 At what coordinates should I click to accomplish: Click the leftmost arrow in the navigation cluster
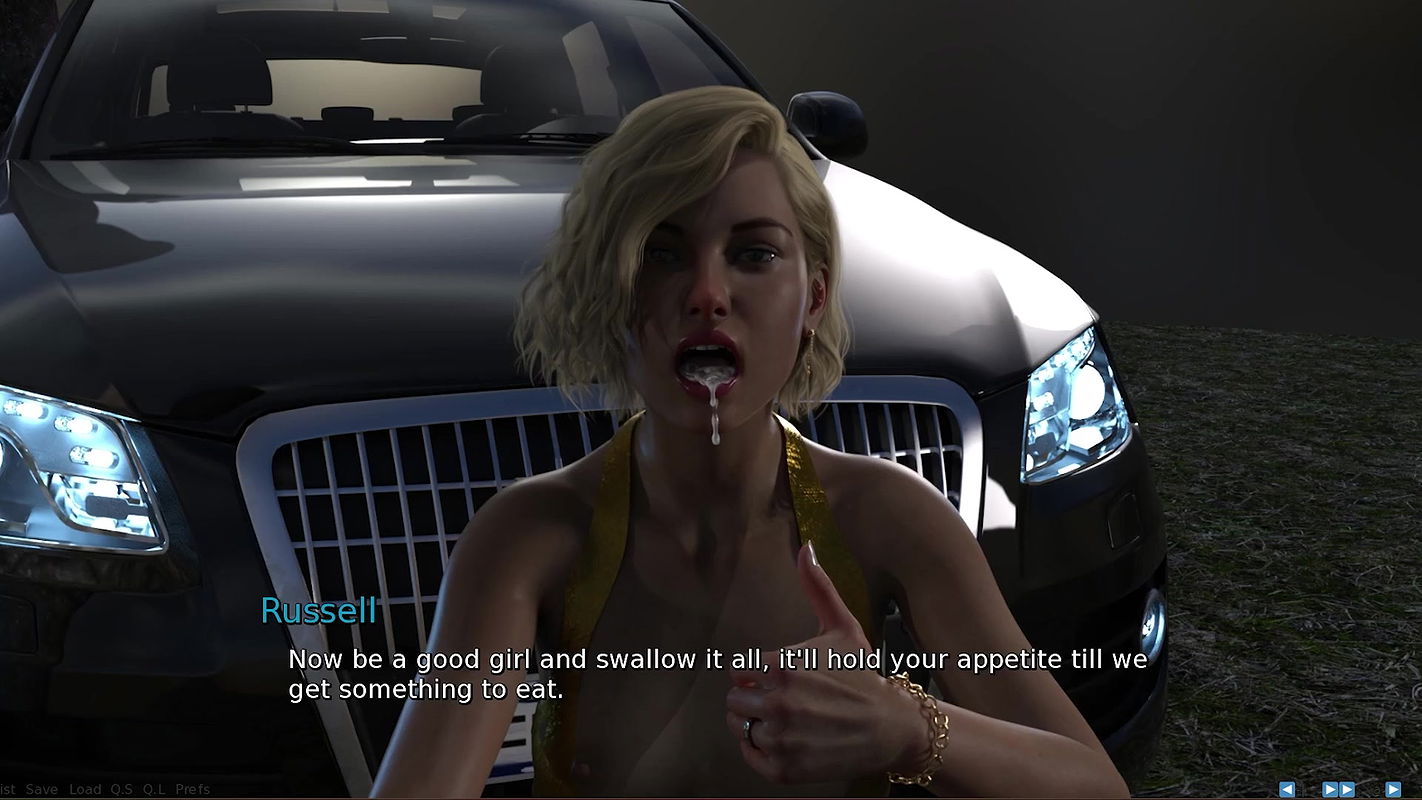tap(1287, 789)
